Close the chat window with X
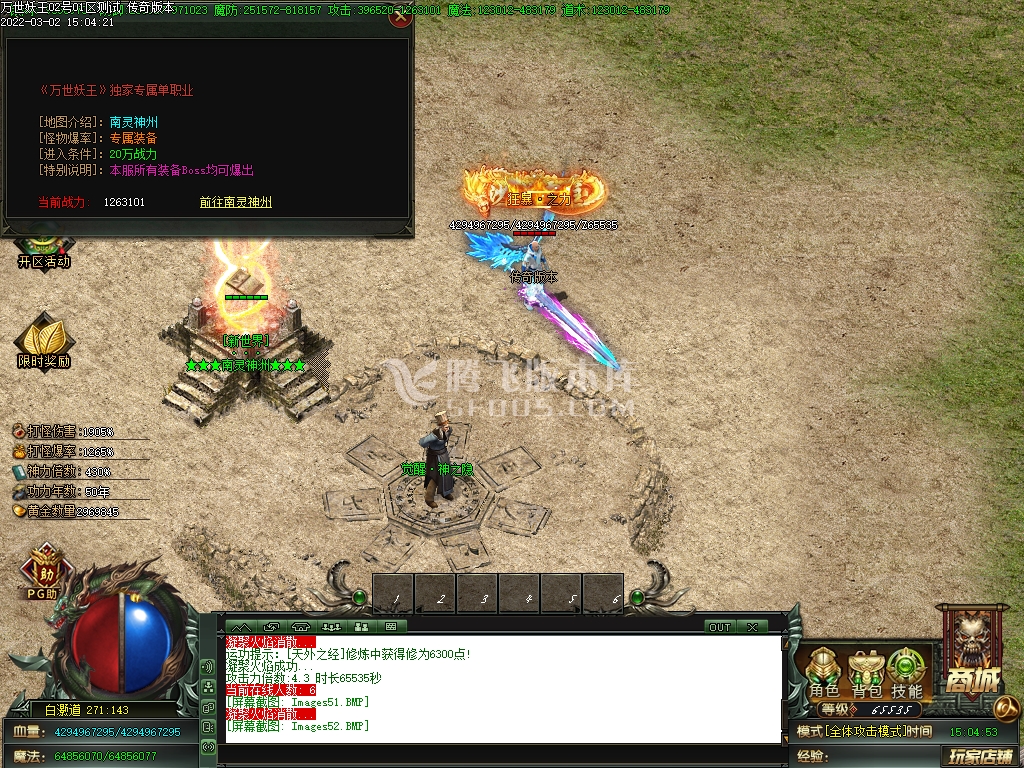The width and height of the screenshot is (1024, 768). (x=752, y=627)
